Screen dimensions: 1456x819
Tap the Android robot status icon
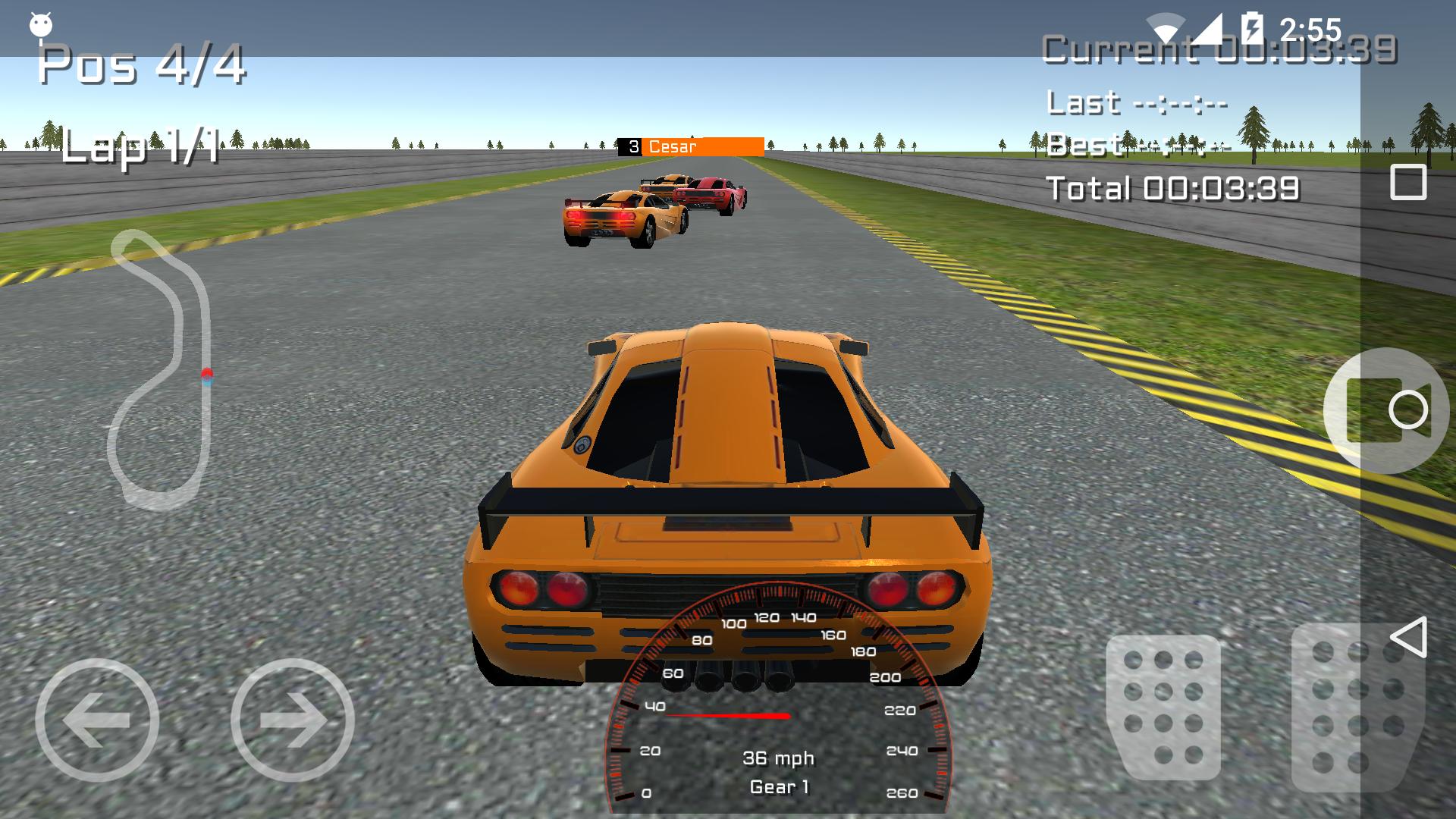coord(39,23)
